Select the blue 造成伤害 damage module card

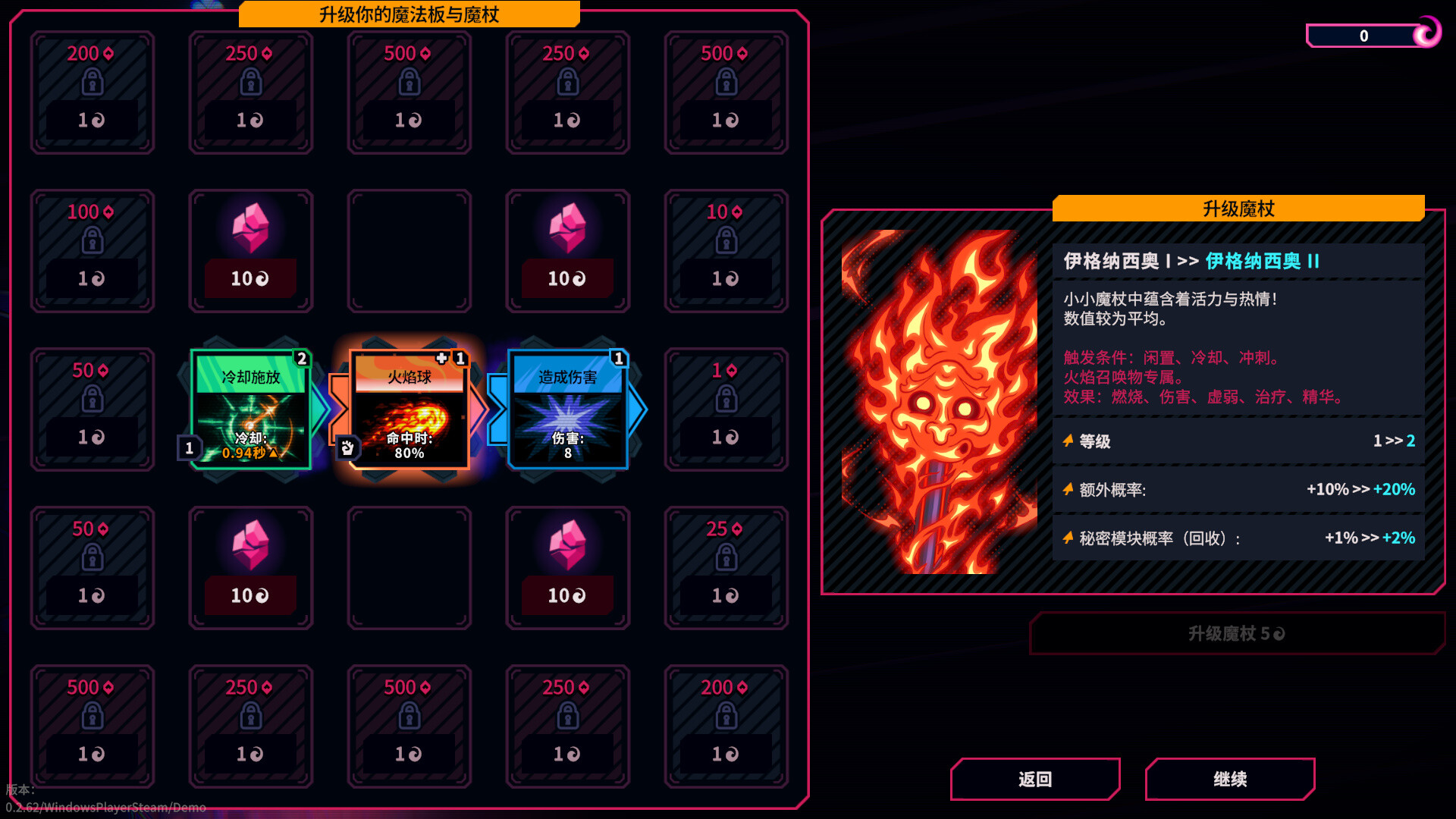pyautogui.click(x=567, y=409)
